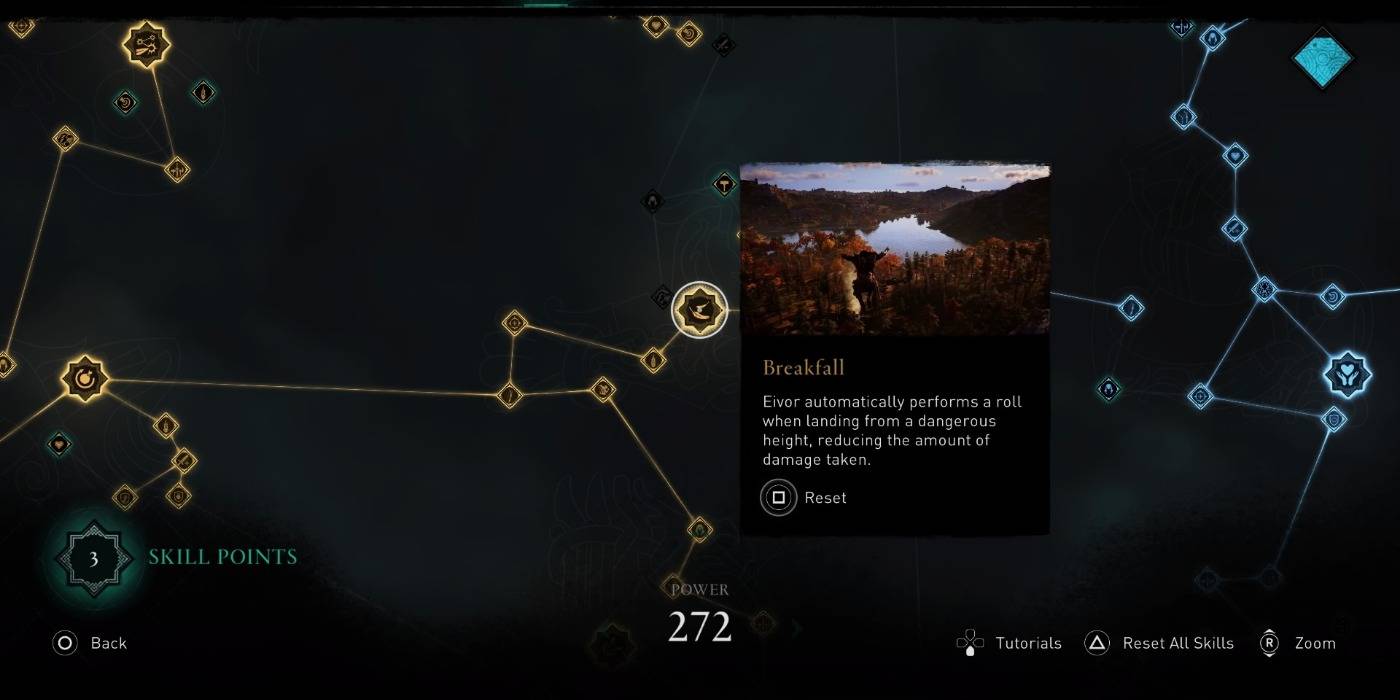Select the highlighted Breakfall skill node
This screenshot has width=1400, height=700.
coord(699,310)
